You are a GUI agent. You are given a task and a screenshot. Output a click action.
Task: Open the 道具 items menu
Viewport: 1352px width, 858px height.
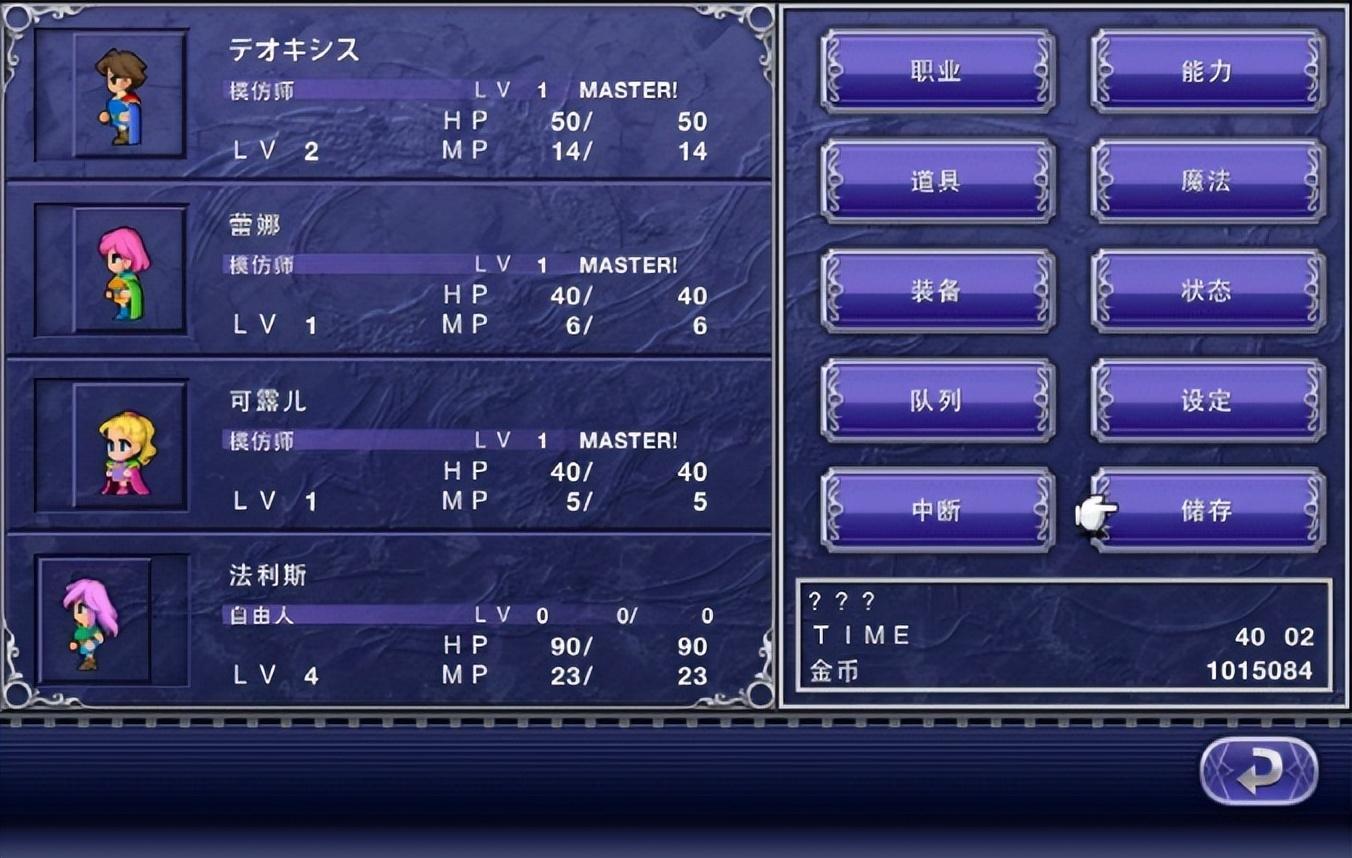pyautogui.click(x=937, y=181)
